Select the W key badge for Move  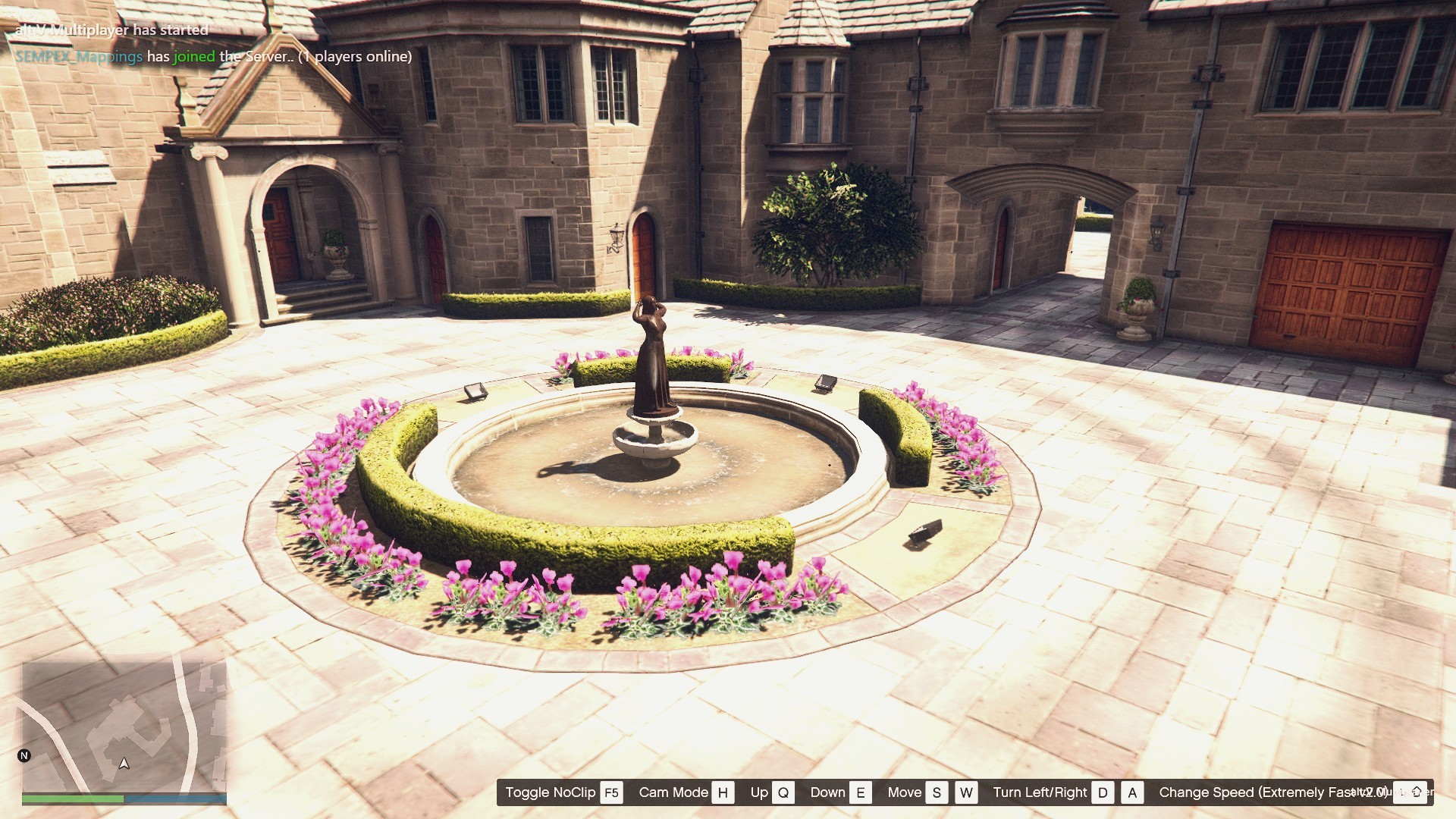coord(965,792)
